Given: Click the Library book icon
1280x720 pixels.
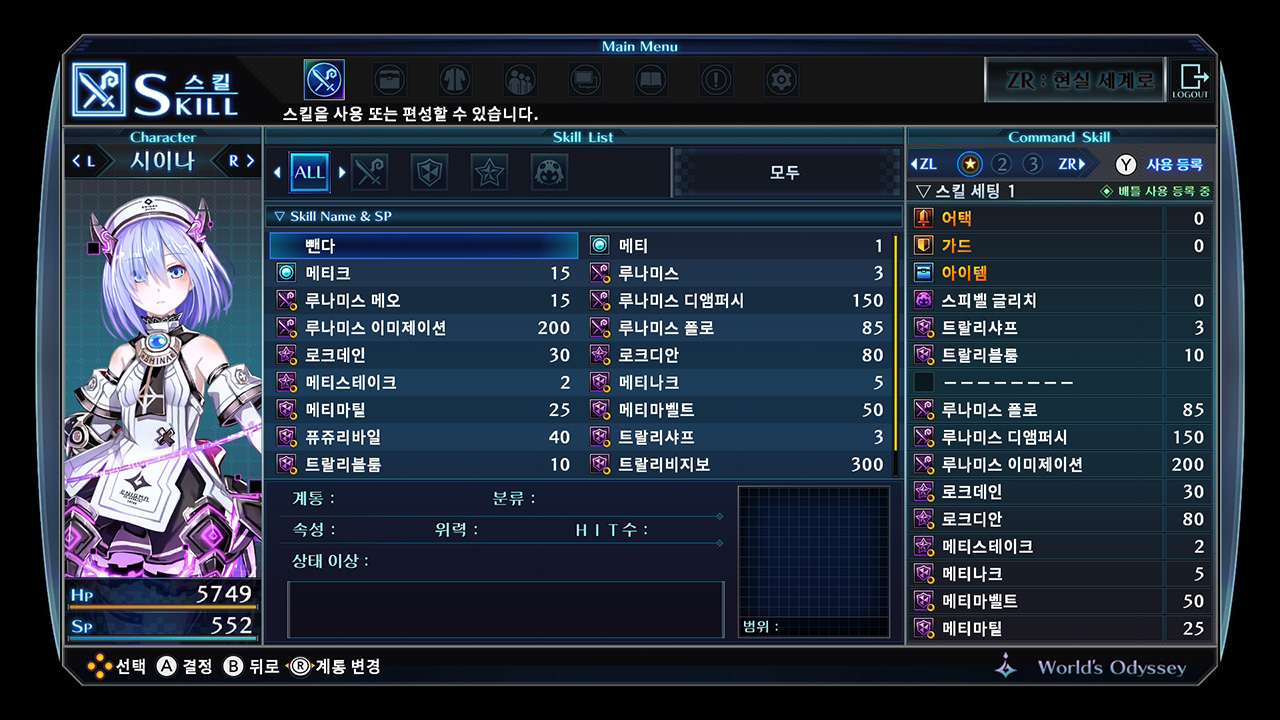Looking at the screenshot, I should tap(650, 80).
